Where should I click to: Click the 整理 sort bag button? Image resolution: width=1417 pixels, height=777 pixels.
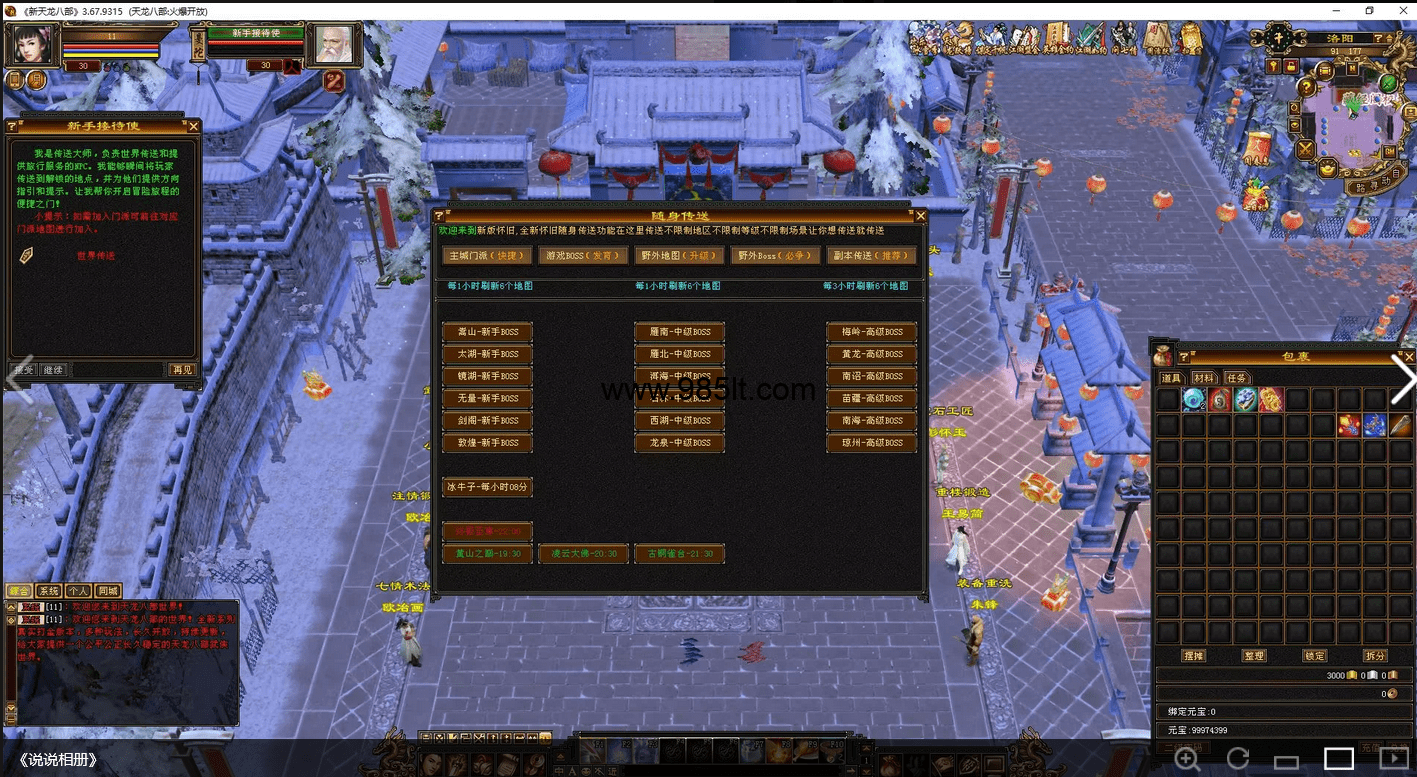pyautogui.click(x=1254, y=656)
